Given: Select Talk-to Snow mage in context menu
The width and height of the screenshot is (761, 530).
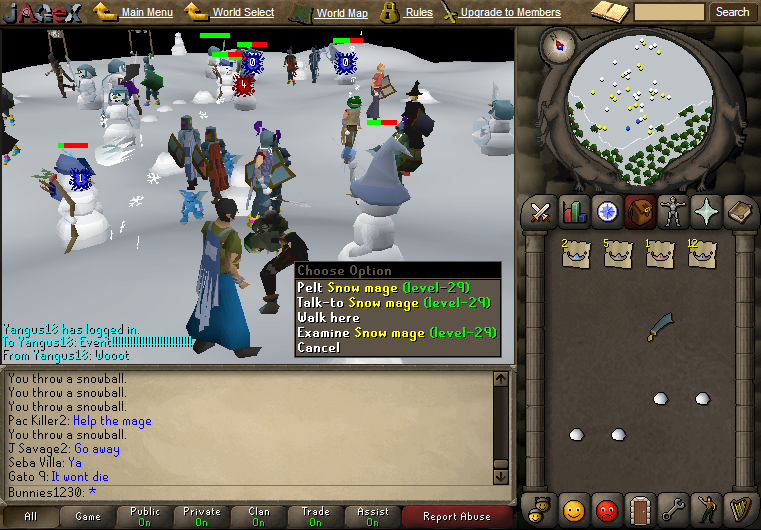Looking at the screenshot, I should coord(394,302).
